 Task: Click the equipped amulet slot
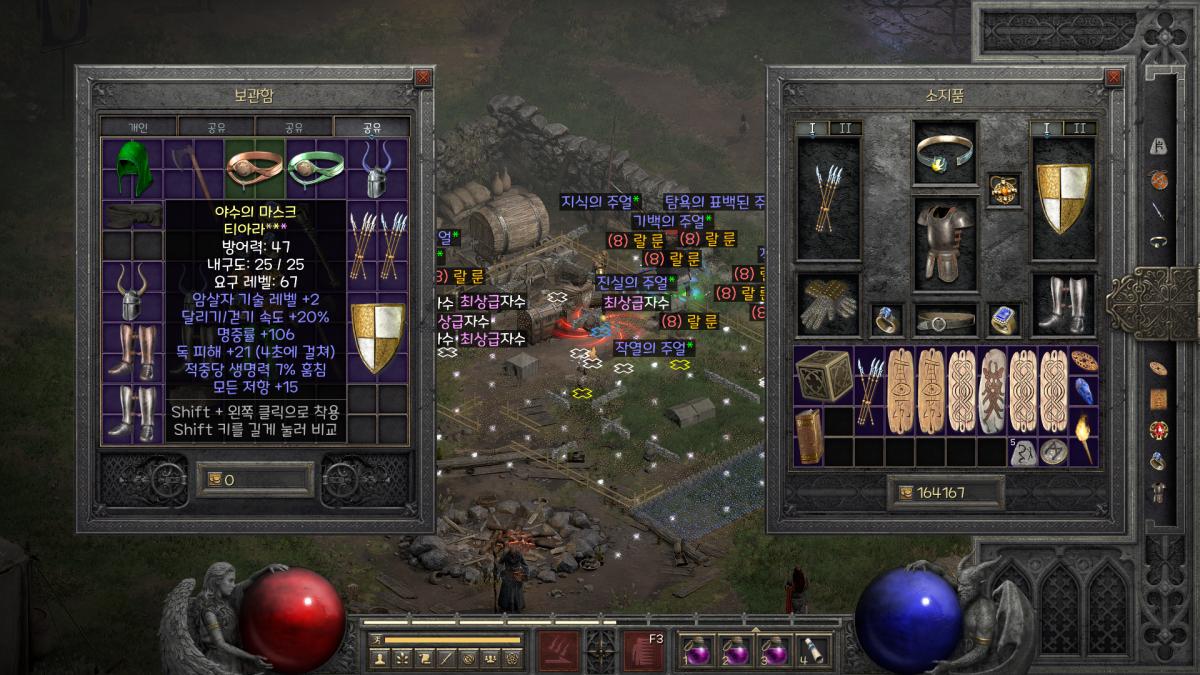click(x=1003, y=190)
